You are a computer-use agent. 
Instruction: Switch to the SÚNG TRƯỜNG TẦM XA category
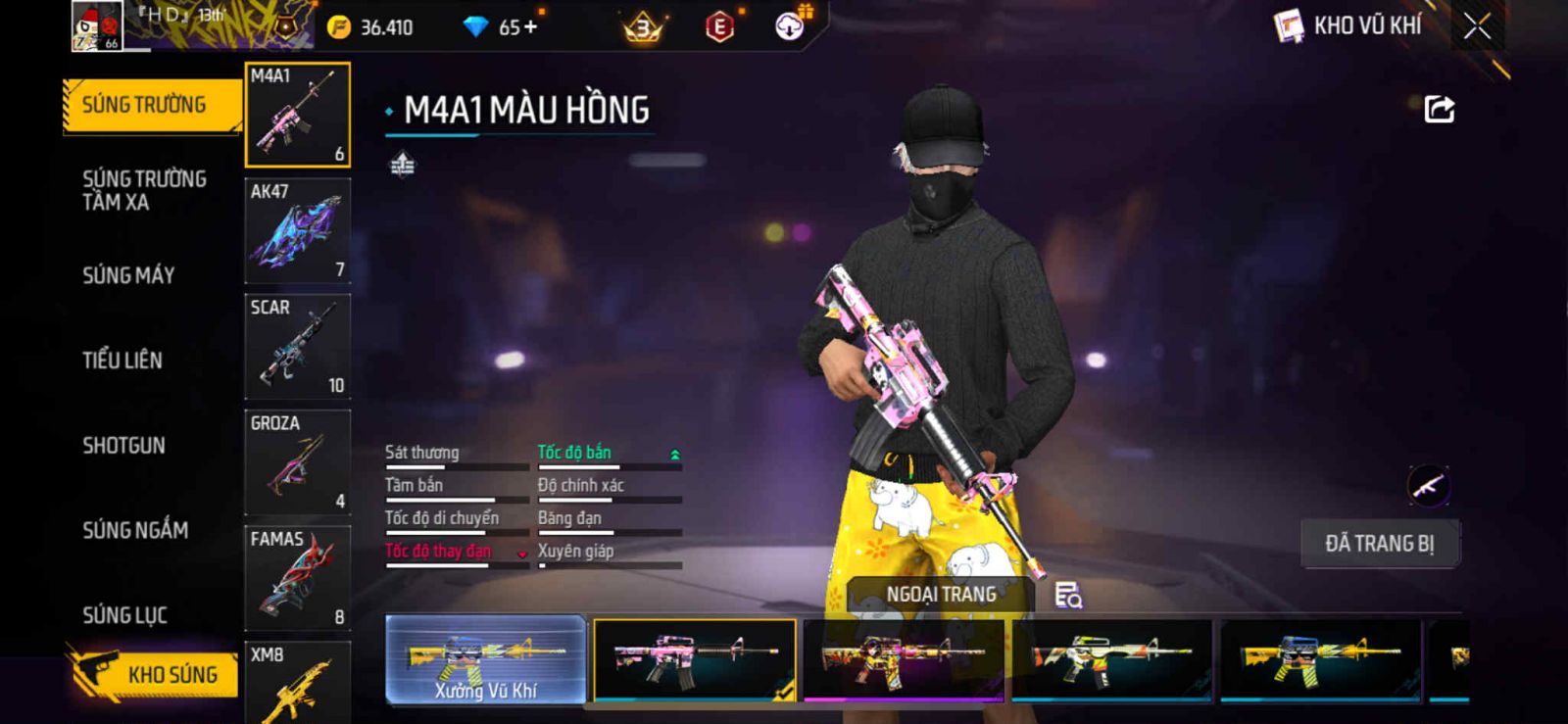point(144,190)
